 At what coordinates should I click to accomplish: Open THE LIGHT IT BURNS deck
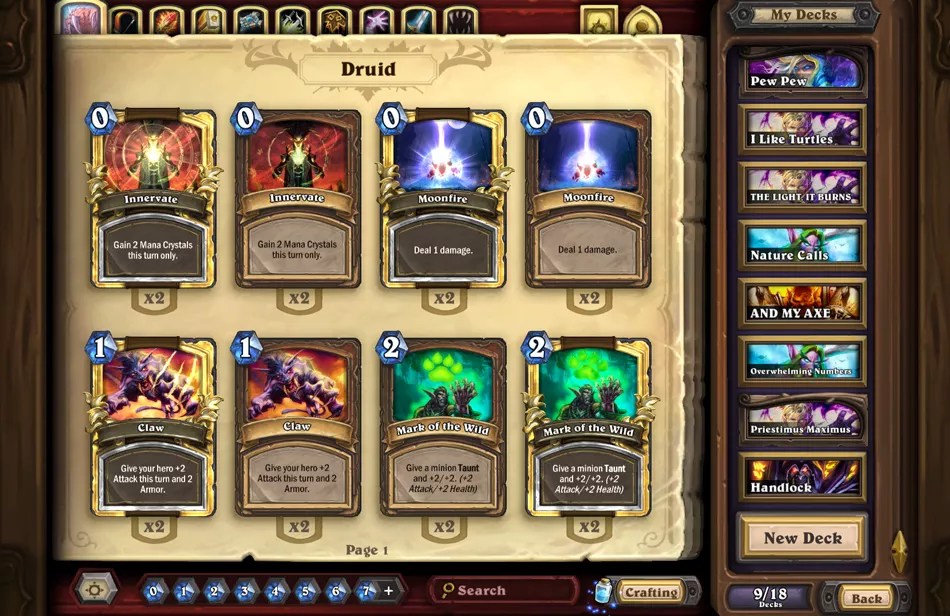802,188
